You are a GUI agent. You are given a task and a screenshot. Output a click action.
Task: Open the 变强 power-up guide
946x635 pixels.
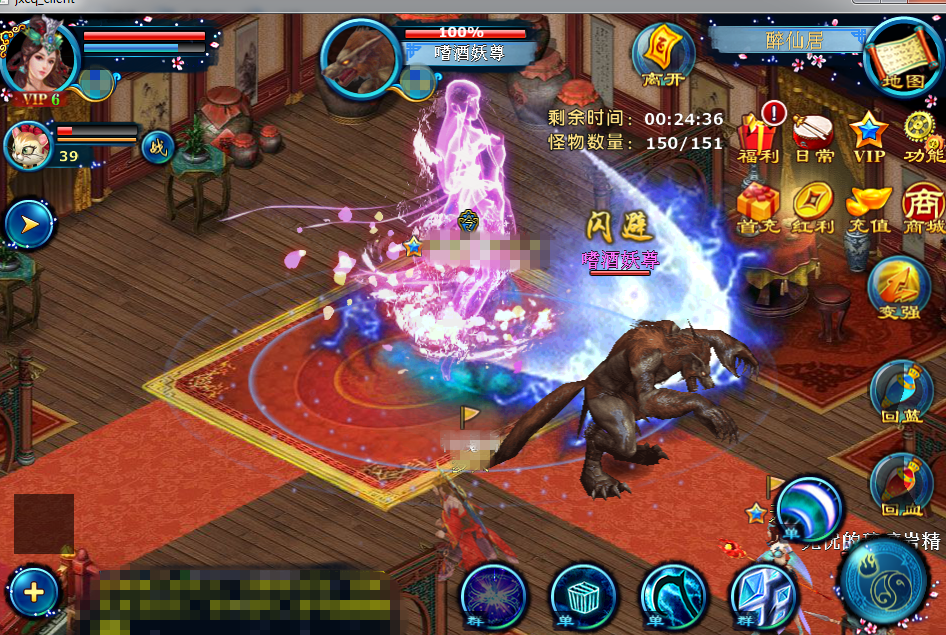click(x=899, y=288)
